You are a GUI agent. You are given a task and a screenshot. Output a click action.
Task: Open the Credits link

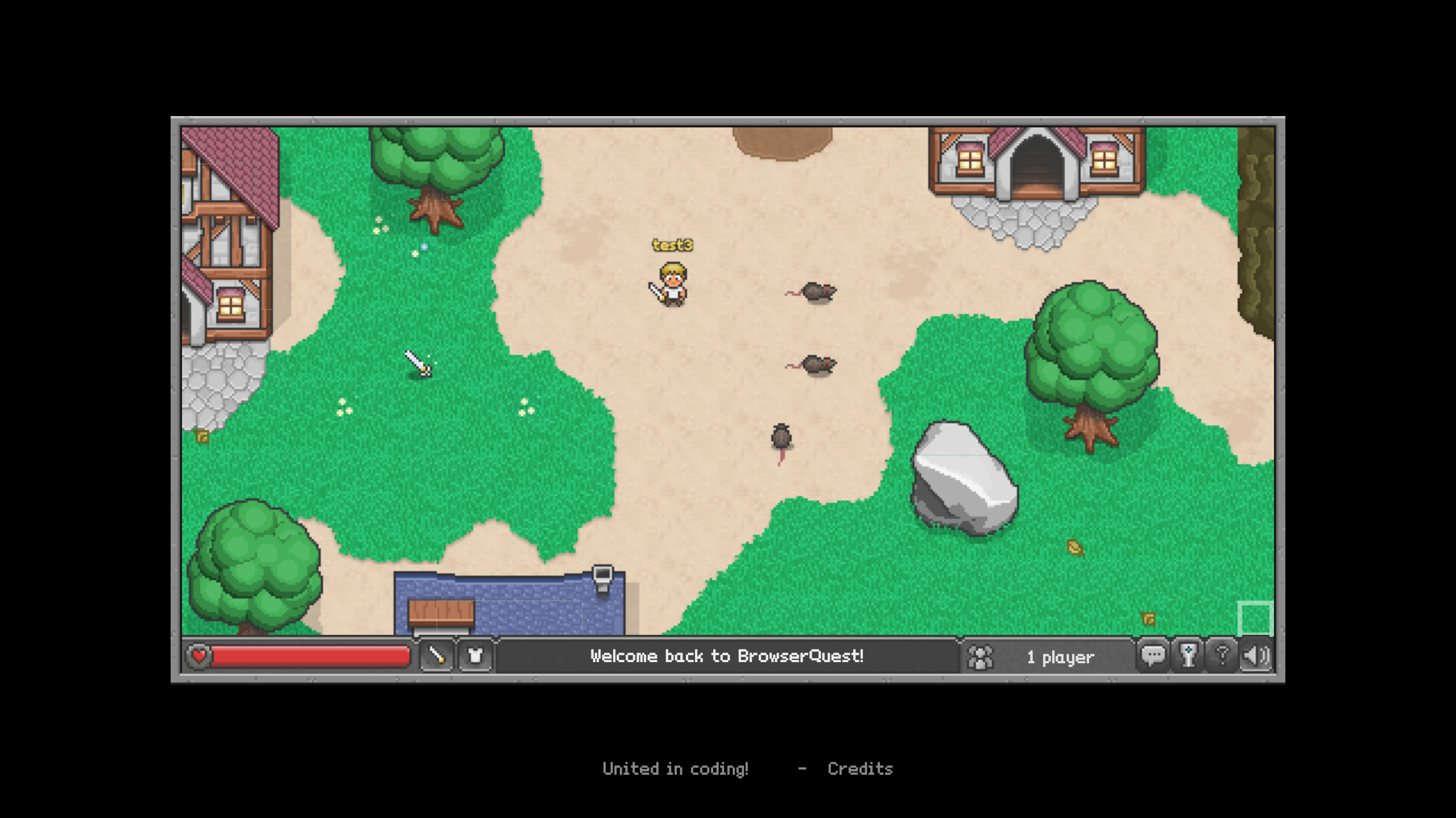point(861,769)
